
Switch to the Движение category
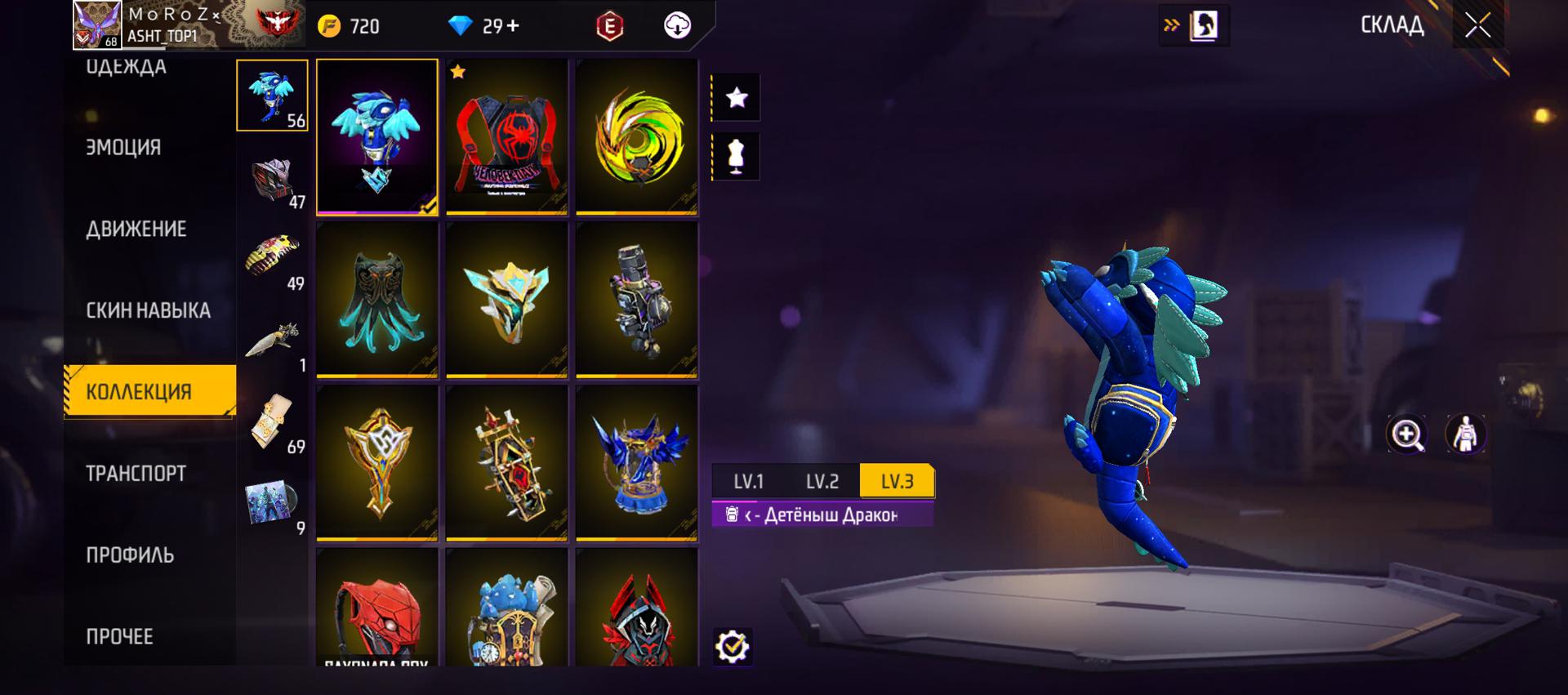pyautogui.click(x=136, y=229)
